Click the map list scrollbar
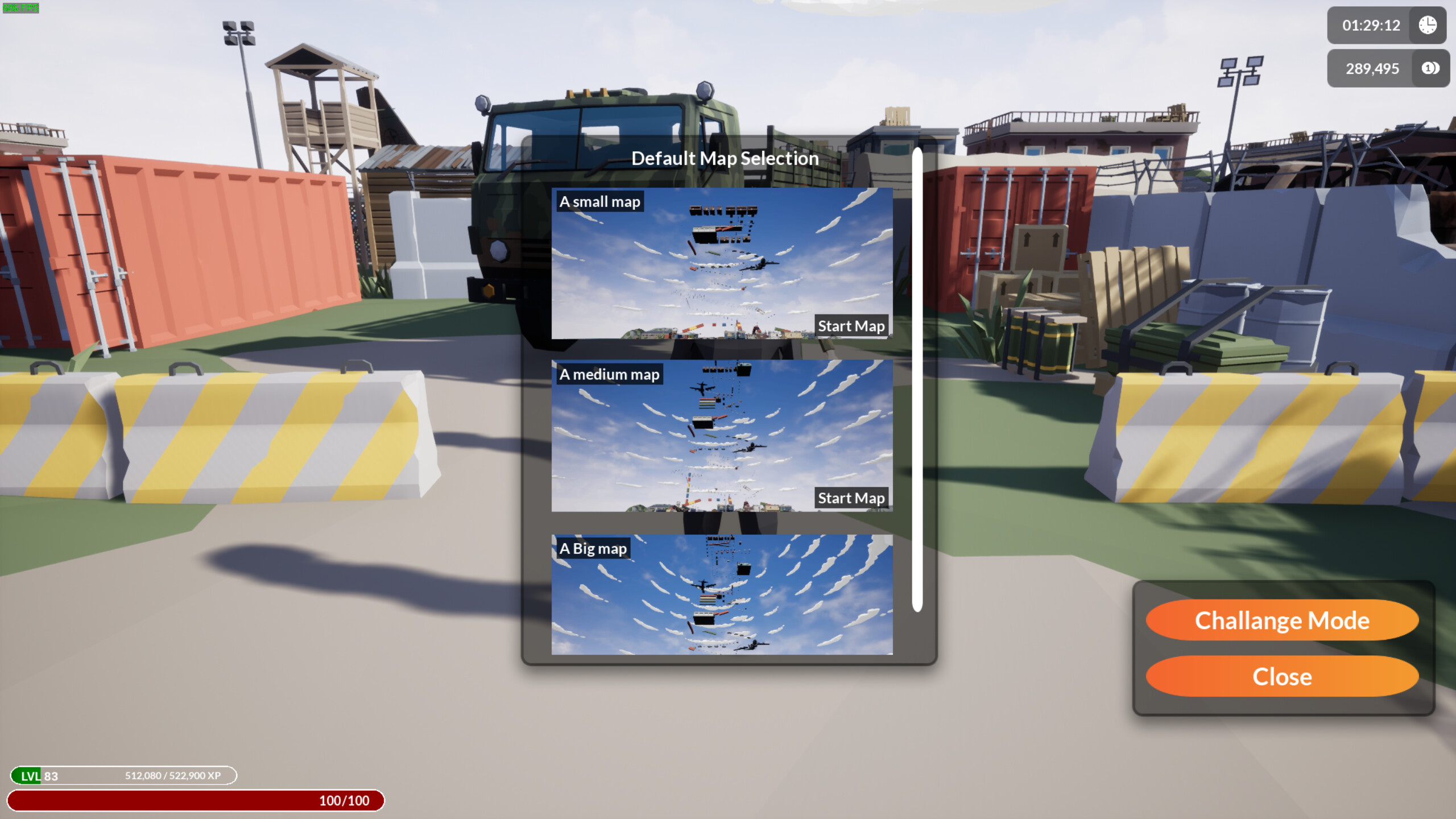The height and width of the screenshot is (819, 1456). (918, 381)
